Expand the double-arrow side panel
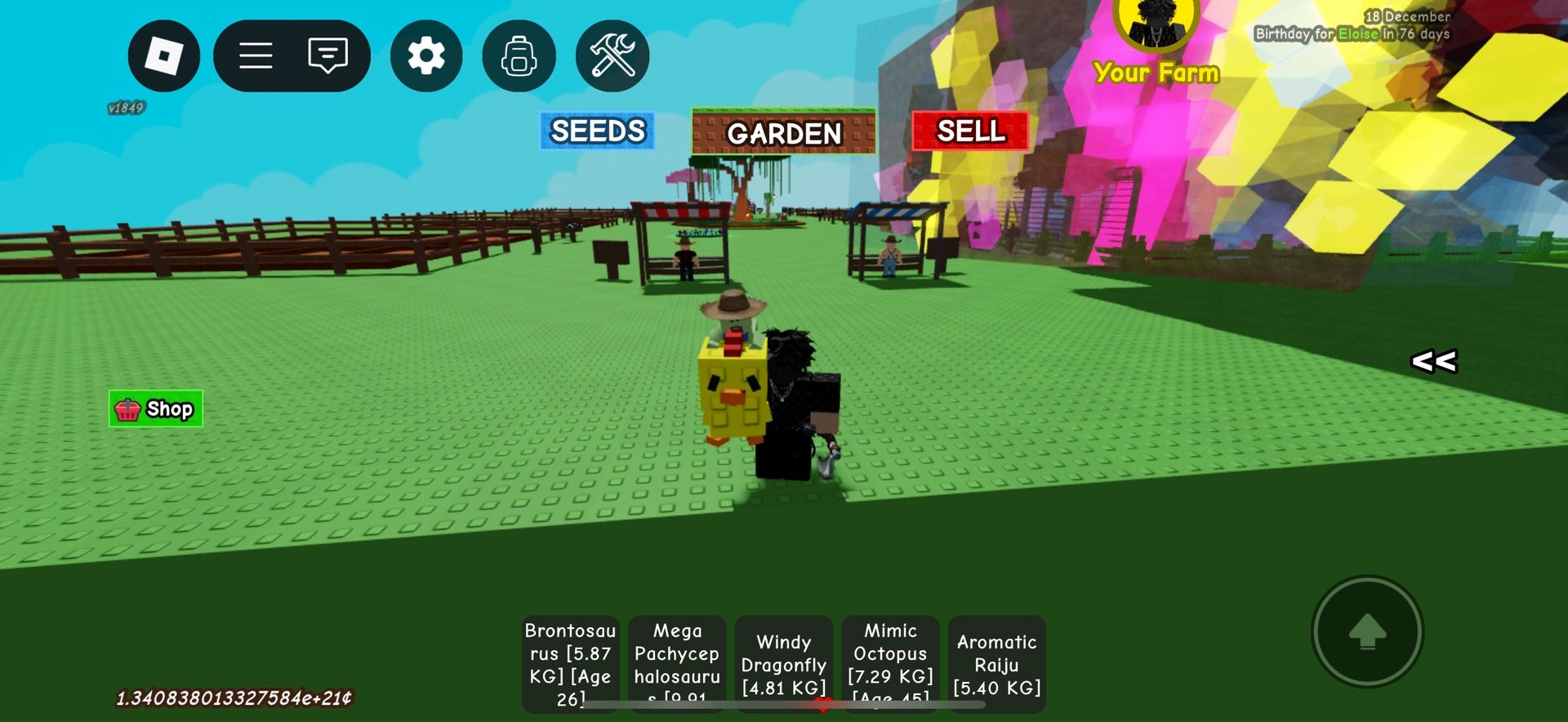The image size is (1568, 722). tap(1433, 361)
